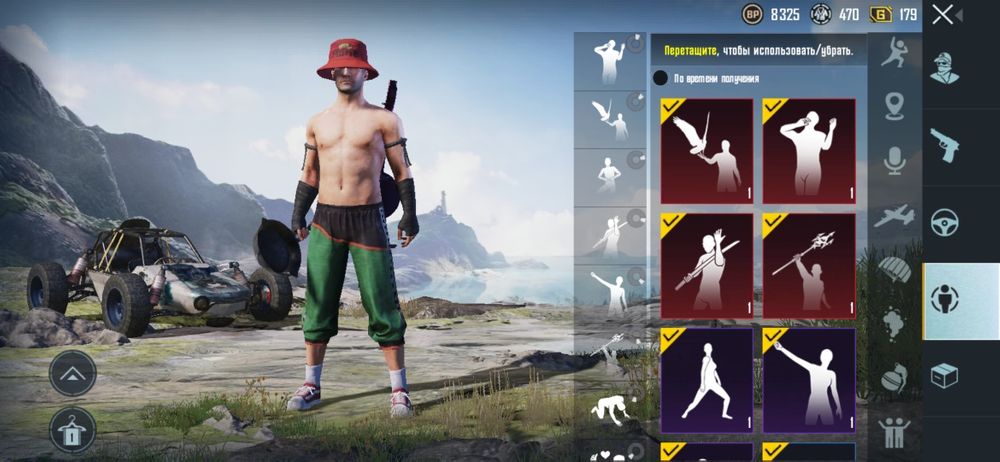Tap the up-arrow collapse button
The image size is (1000, 462).
pos(72,373)
